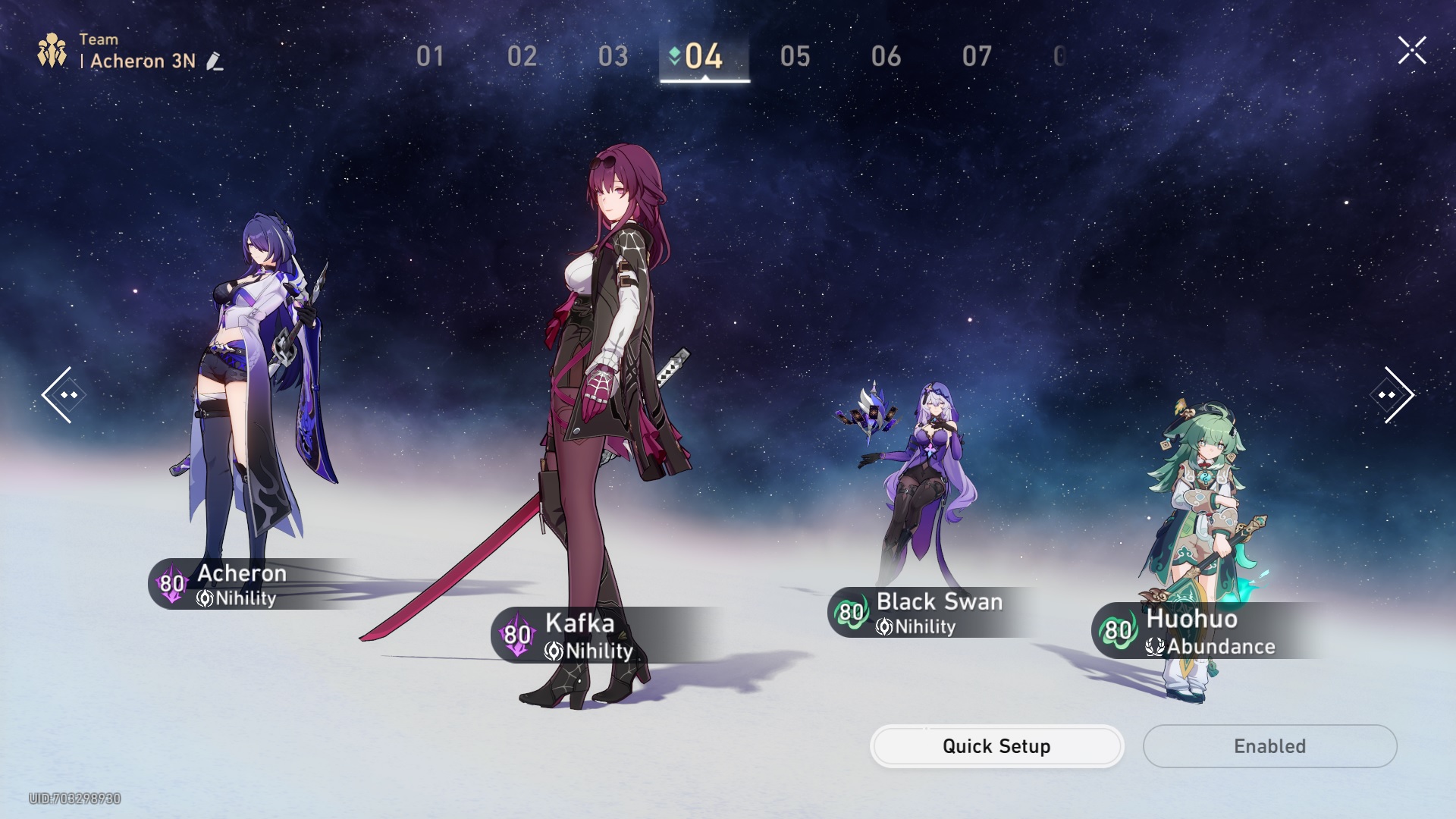Click the Enabled button
The height and width of the screenshot is (819, 1456).
1269,746
